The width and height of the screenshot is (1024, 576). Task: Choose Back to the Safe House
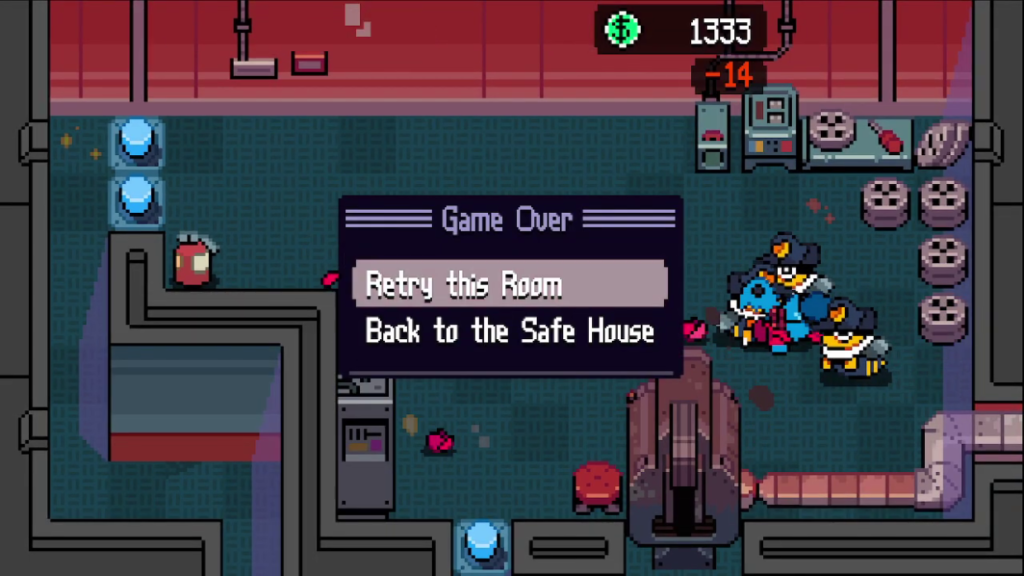509,332
